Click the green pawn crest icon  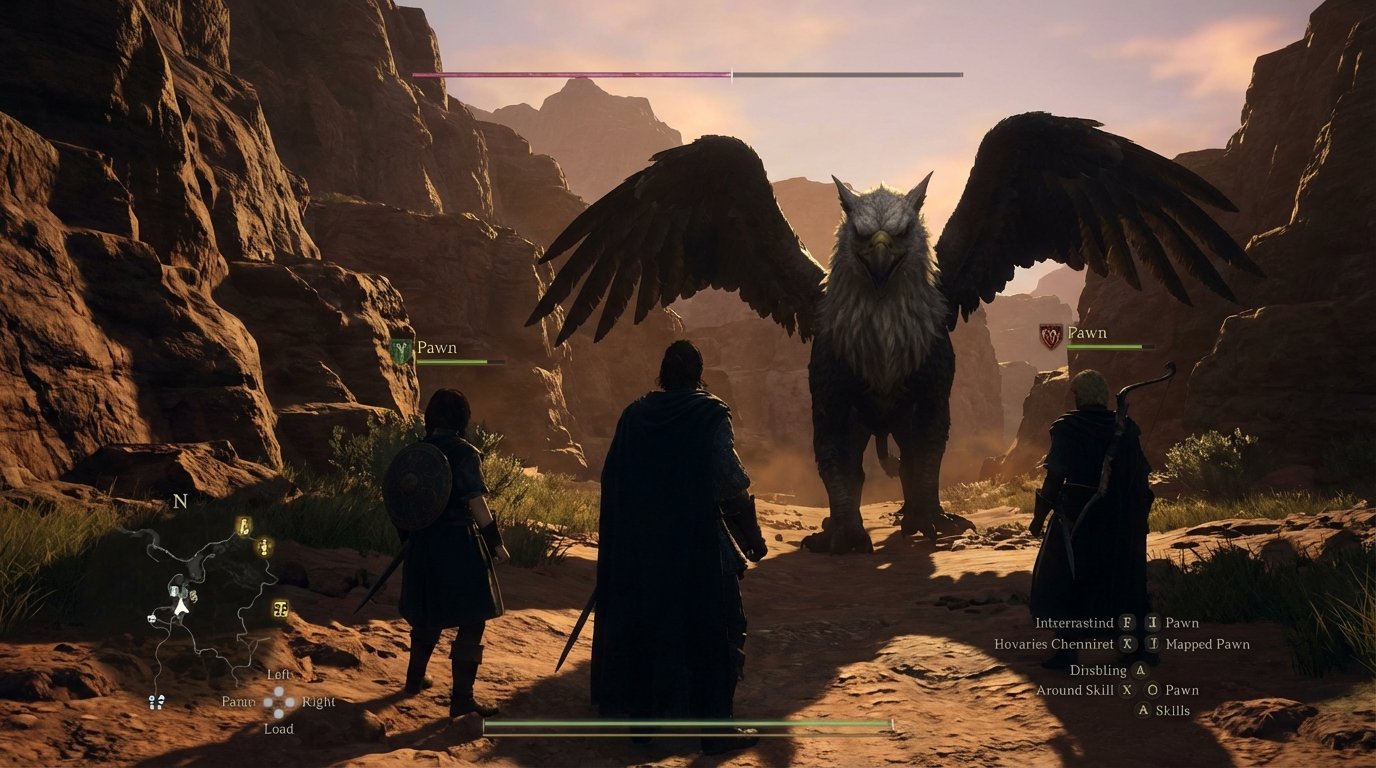(x=399, y=348)
